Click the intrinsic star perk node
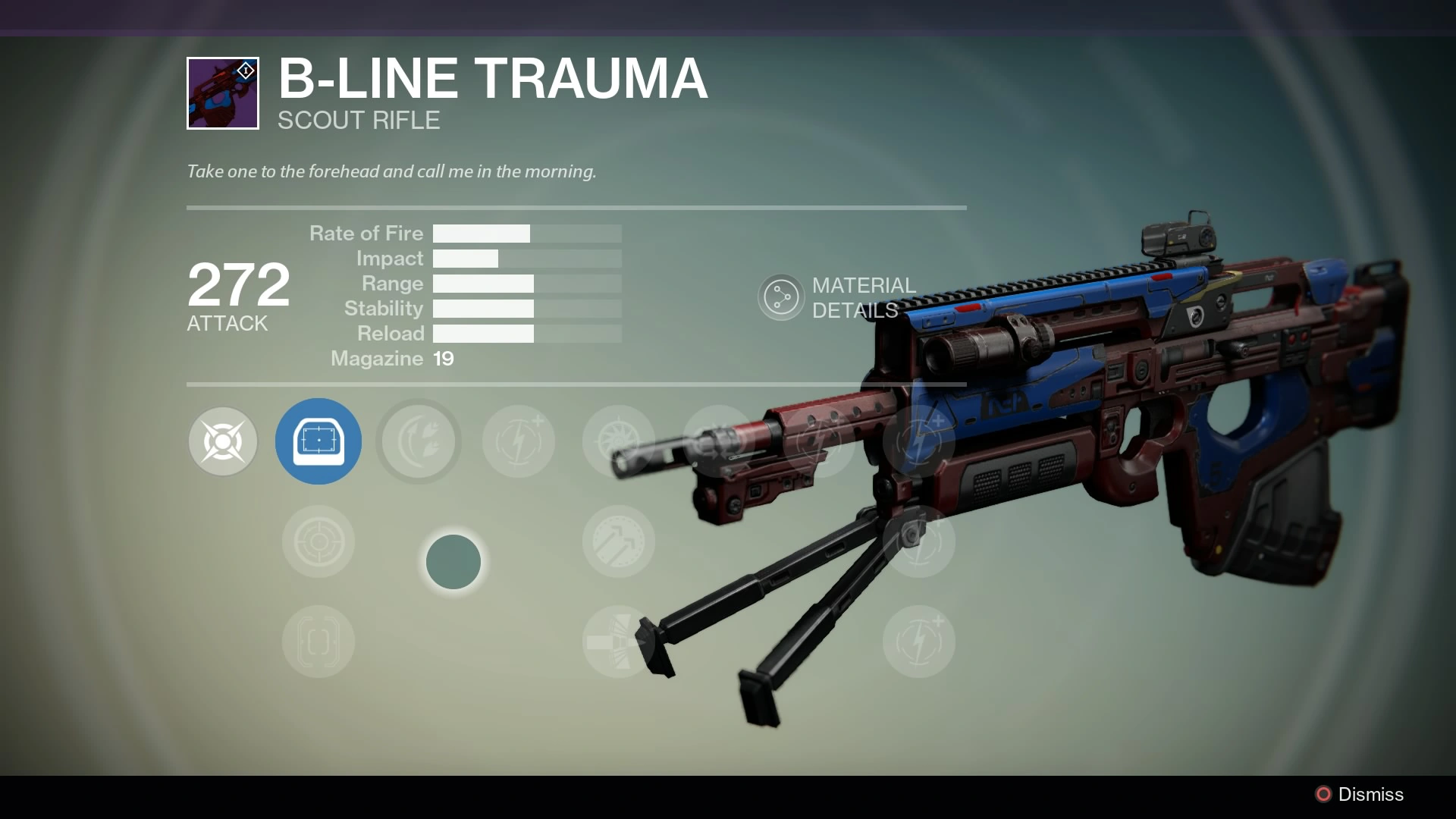 (223, 441)
